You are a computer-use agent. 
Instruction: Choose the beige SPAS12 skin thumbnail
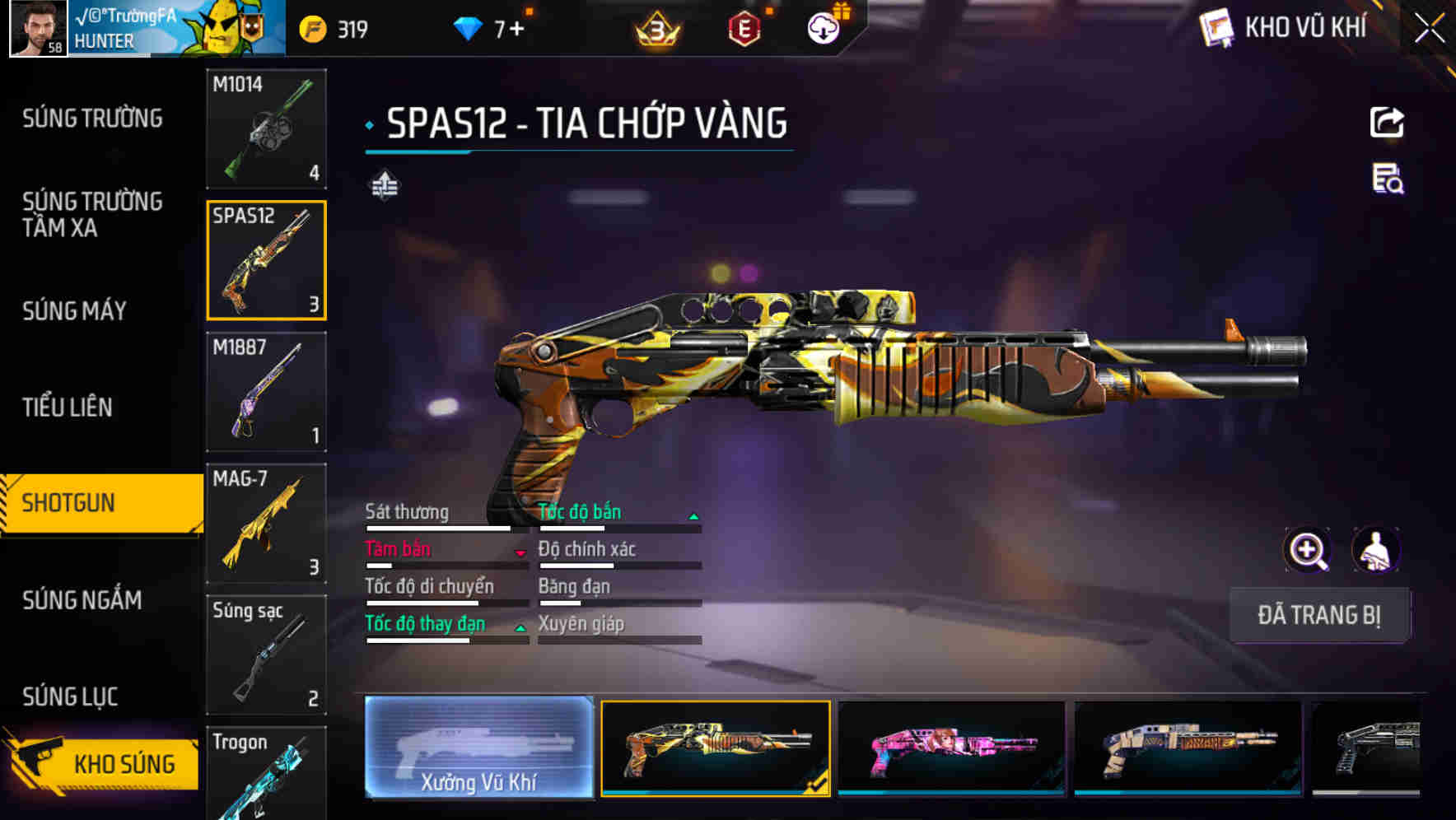click(1188, 748)
